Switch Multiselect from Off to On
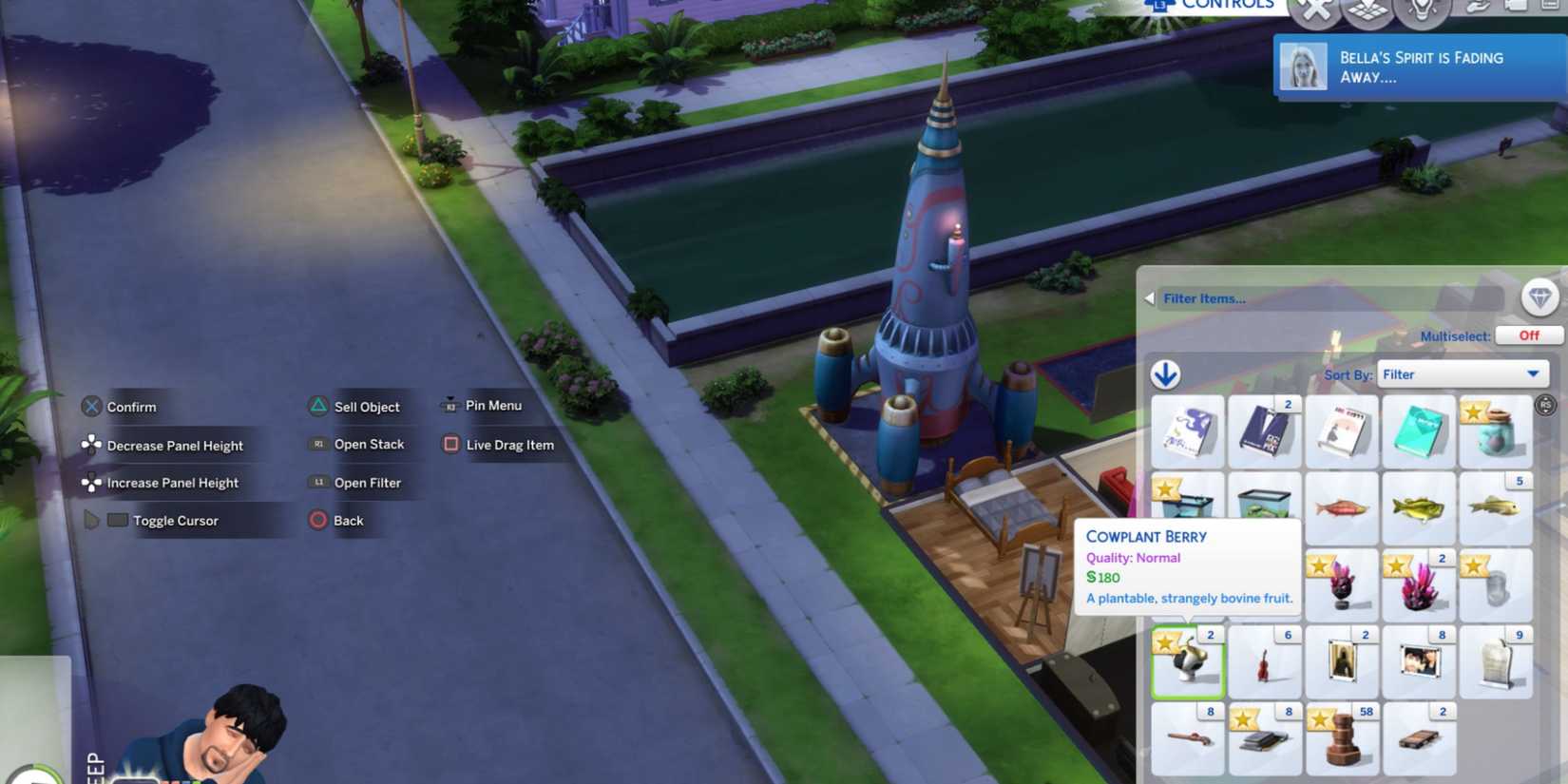Image resolution: width=1568 pixels, height=784 pixels. (1527, 335)
